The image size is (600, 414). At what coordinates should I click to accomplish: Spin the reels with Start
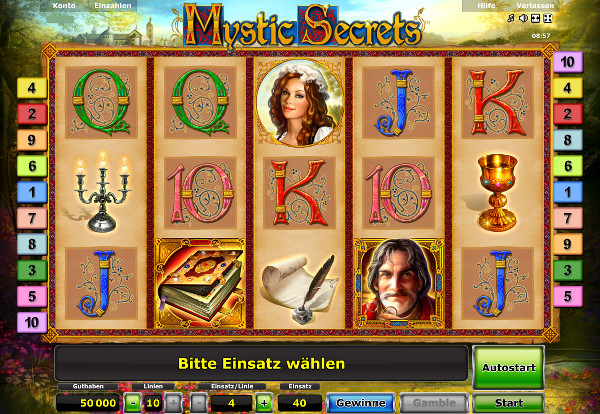pyautogui.click(x=510, y=403)
